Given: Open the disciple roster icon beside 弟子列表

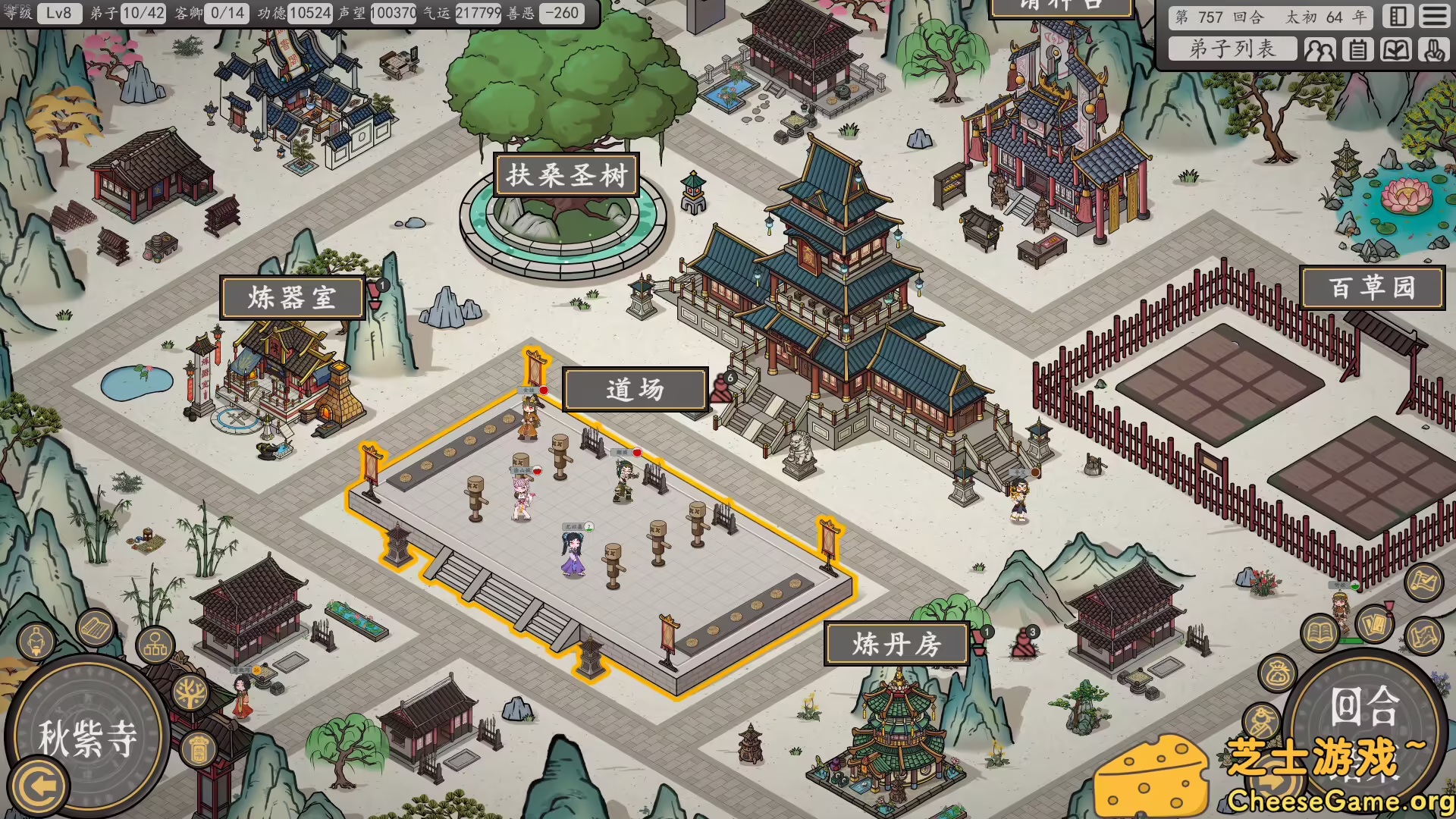Looking at the screenshot, I should point(1320,49).
